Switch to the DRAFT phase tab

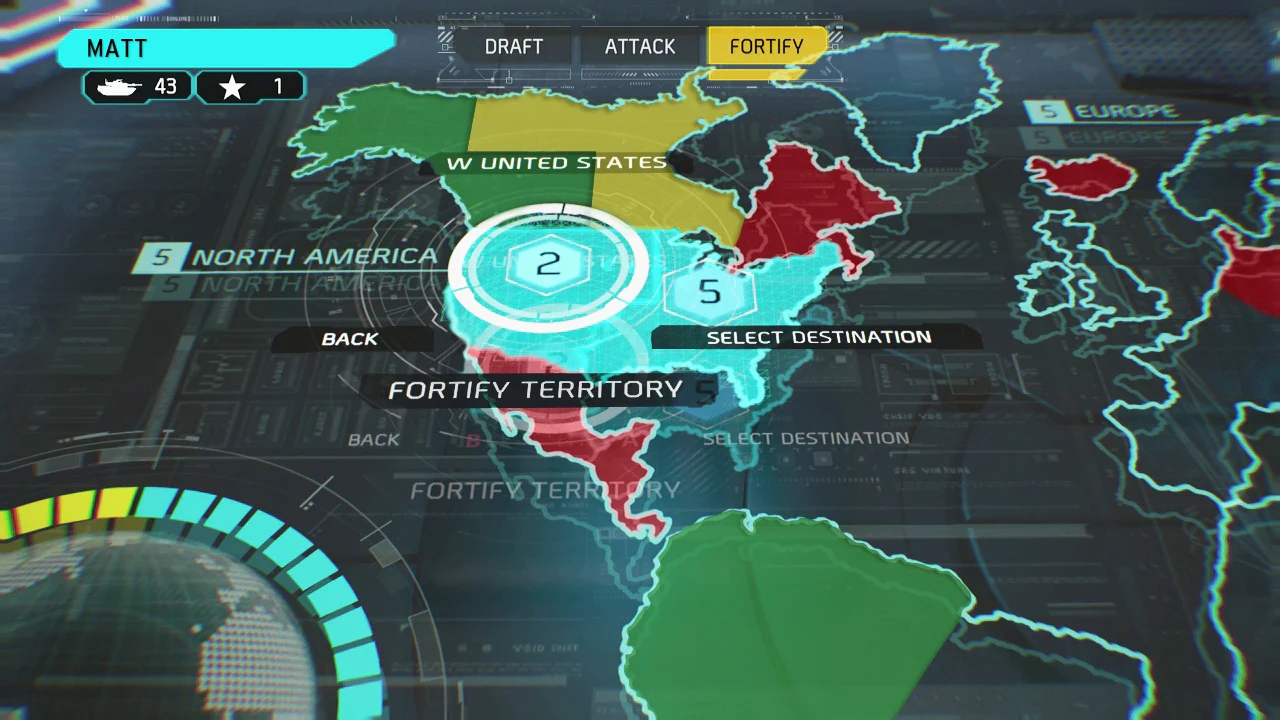point(513,46)
